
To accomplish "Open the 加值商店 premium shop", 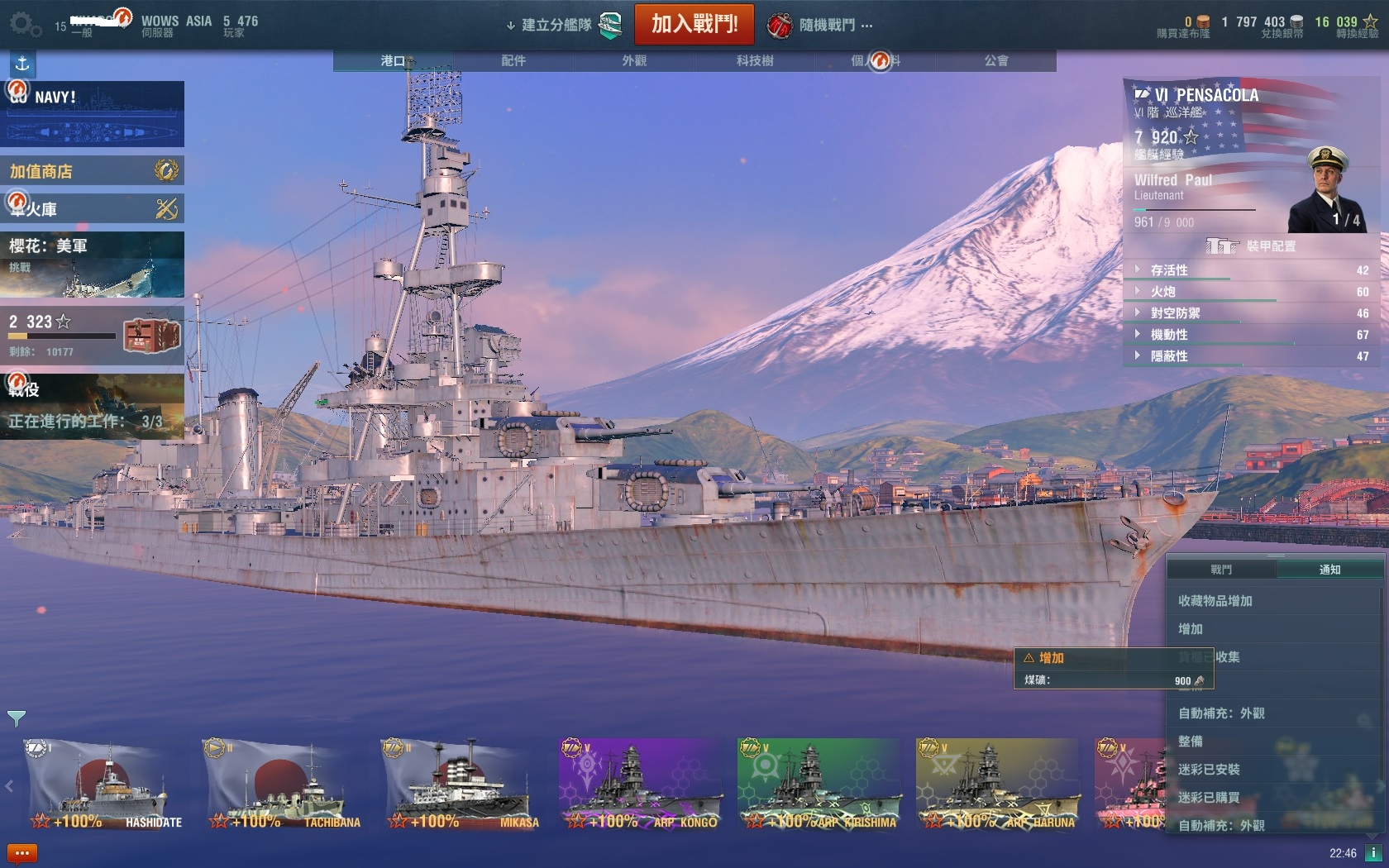I will [x=92, y=171].
